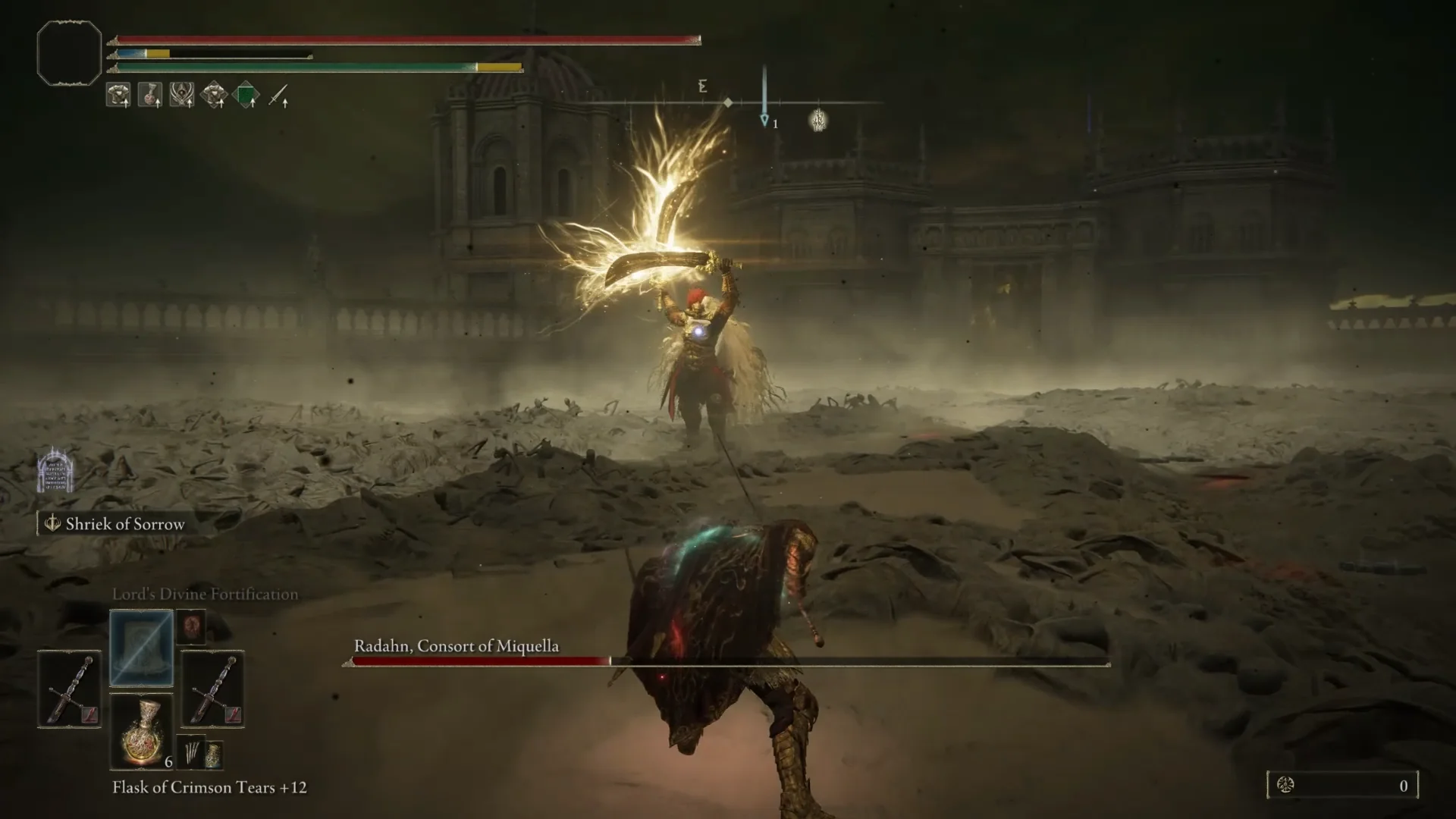Image resolution: width=1456 pixels, height=819 pixels.
Task: Select the Flask of Crimson Tears slot
Action: click(142, 731)
